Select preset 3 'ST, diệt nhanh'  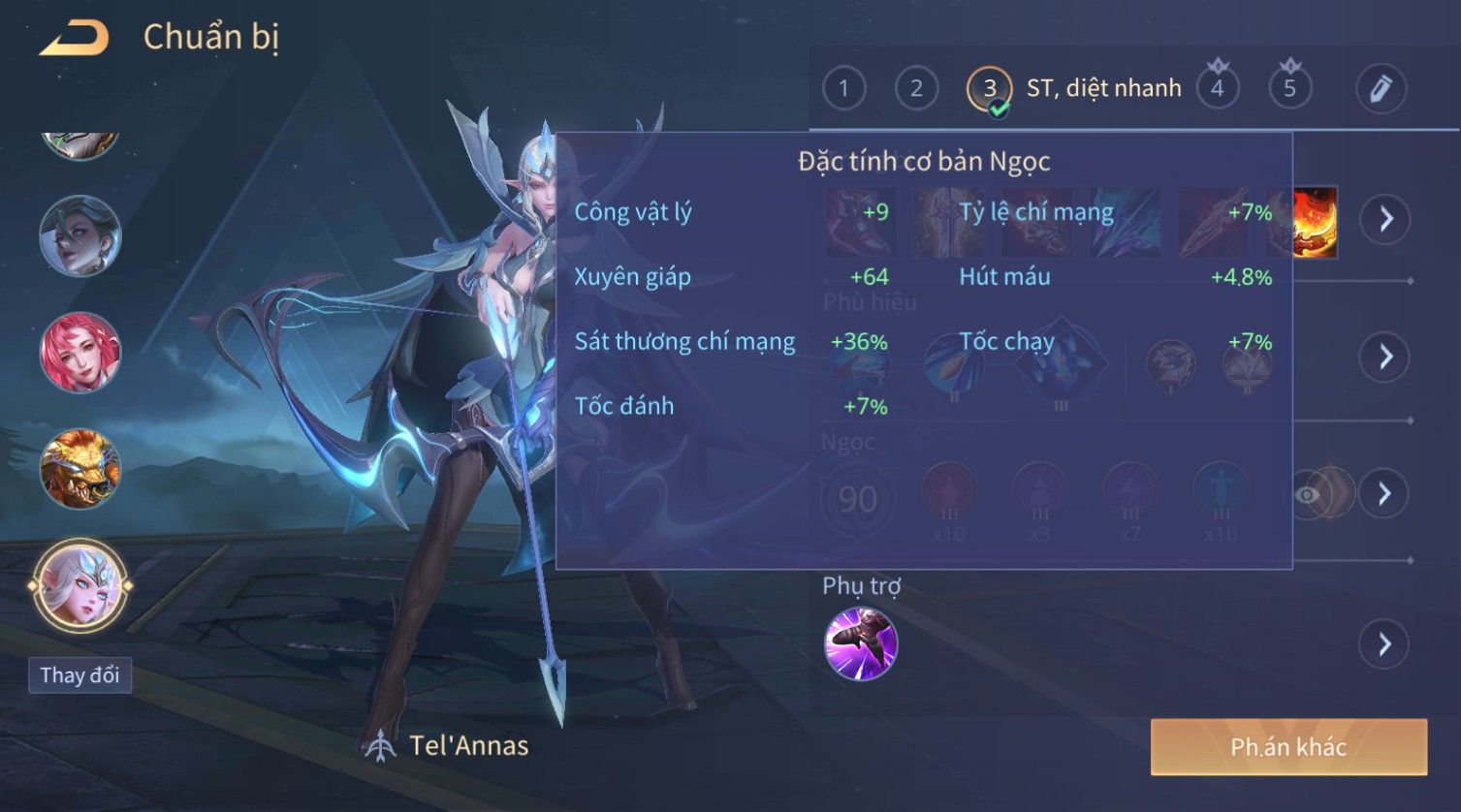click(x=990, y=89)
